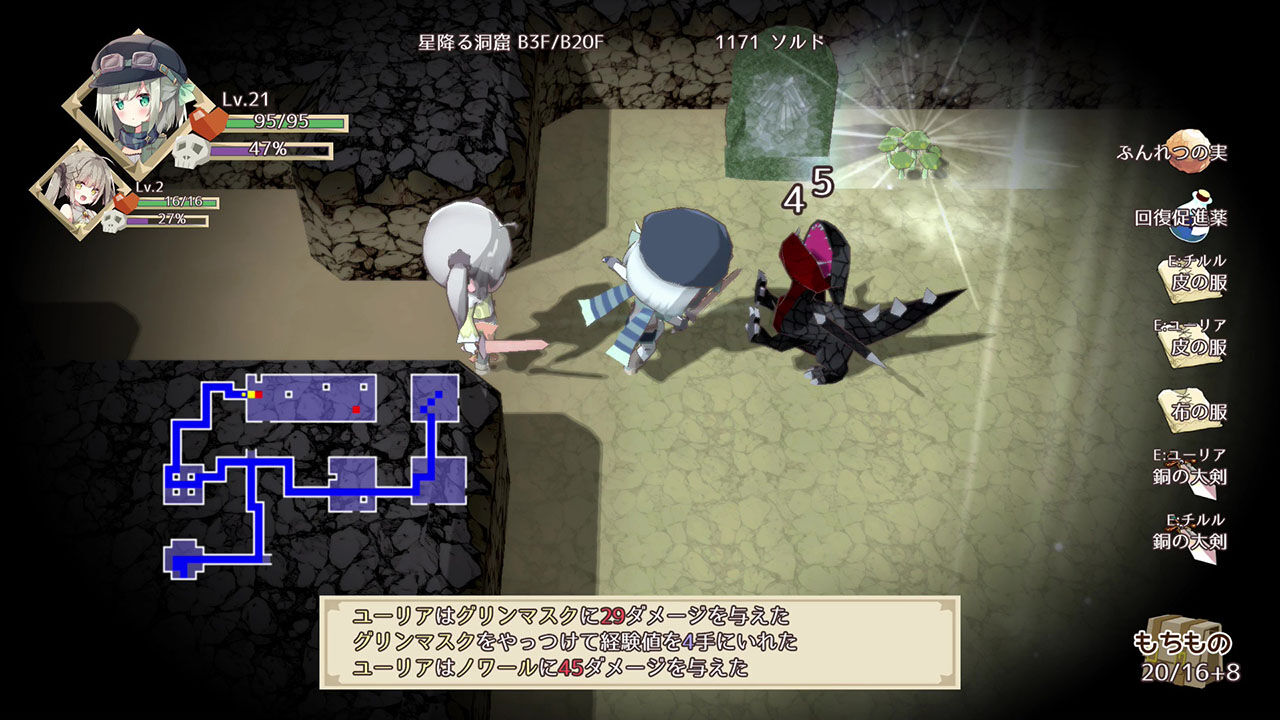Click the skull icon beside 27%
Image resolution: width=1280 pixels, height=720 pixels.
click(x=115, y=220)
